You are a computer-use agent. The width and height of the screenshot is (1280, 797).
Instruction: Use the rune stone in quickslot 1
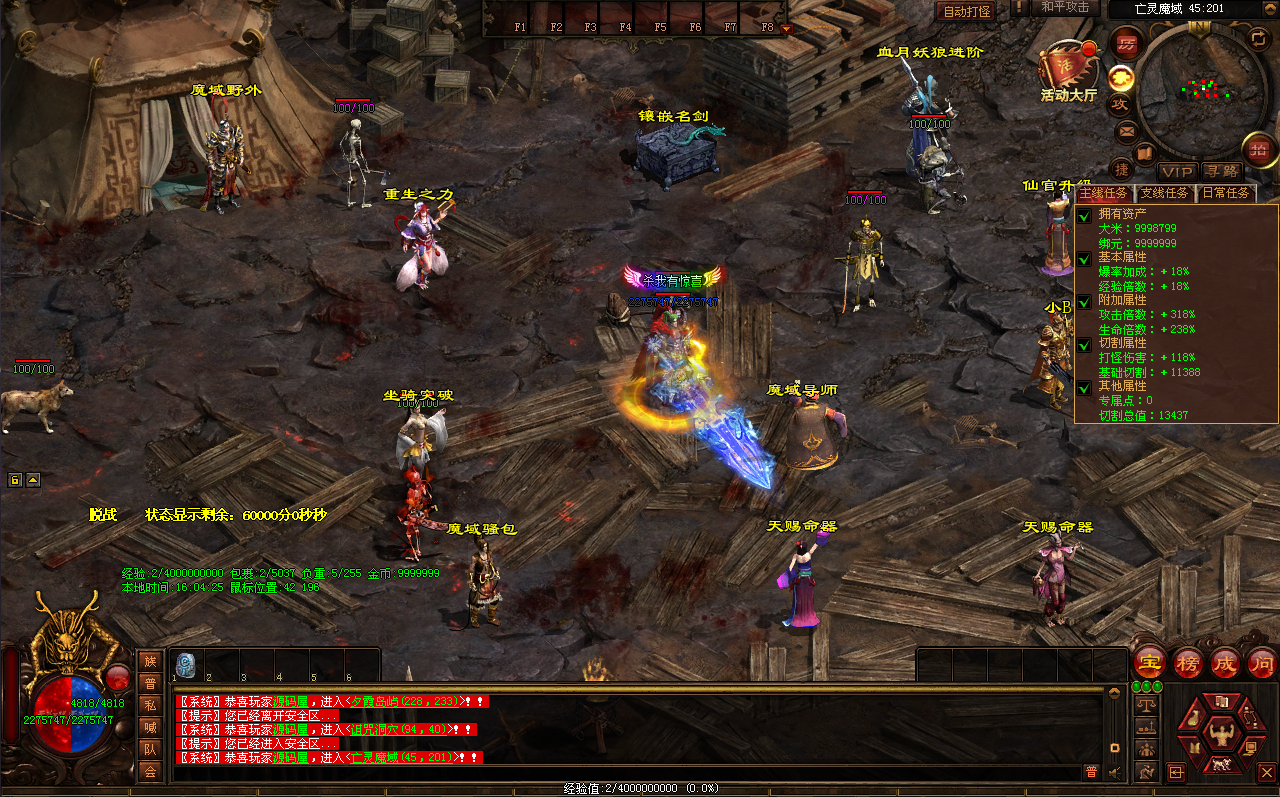click(186, 665)
